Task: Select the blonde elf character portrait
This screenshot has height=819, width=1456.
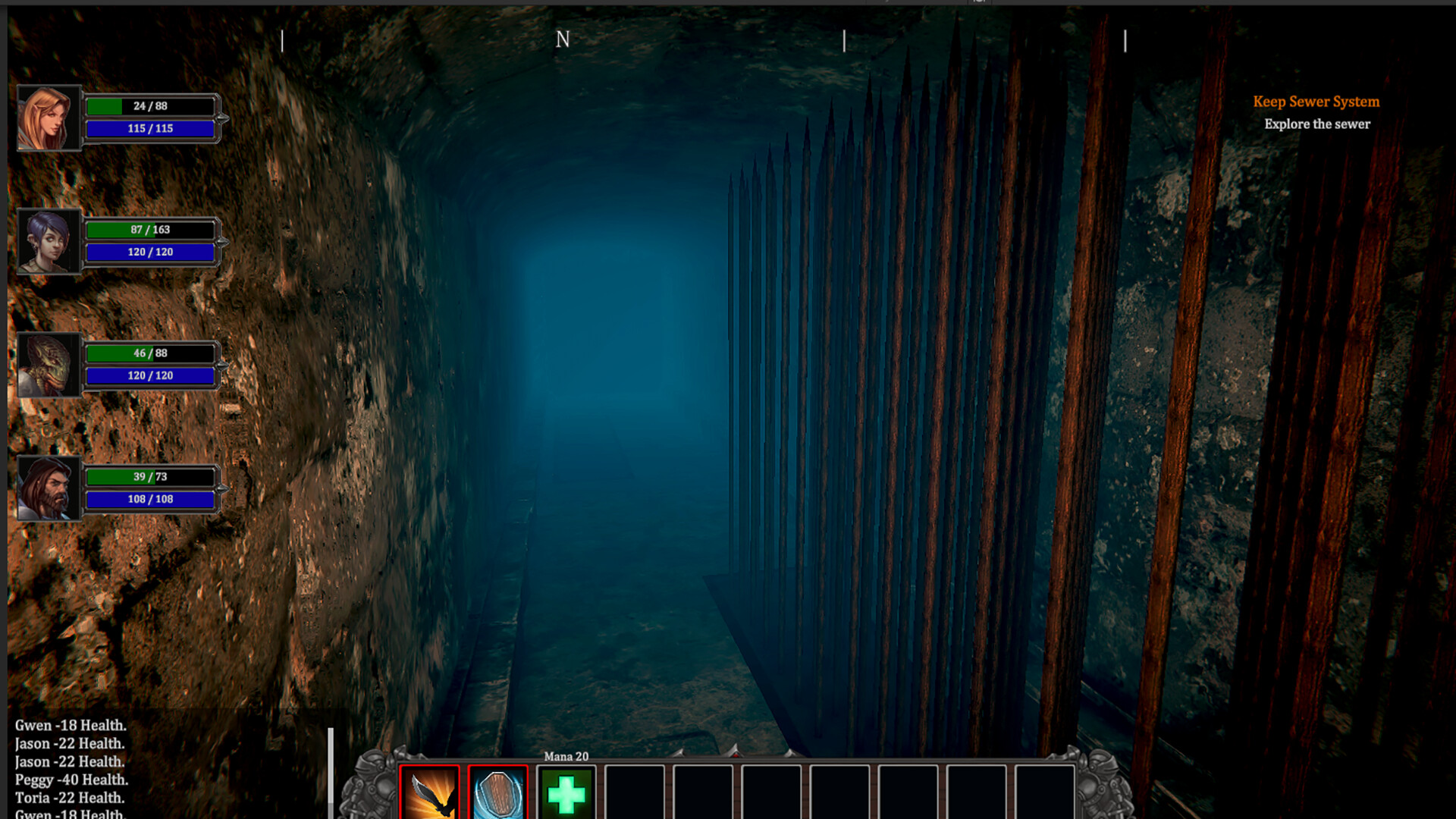Action: (49, 118)
